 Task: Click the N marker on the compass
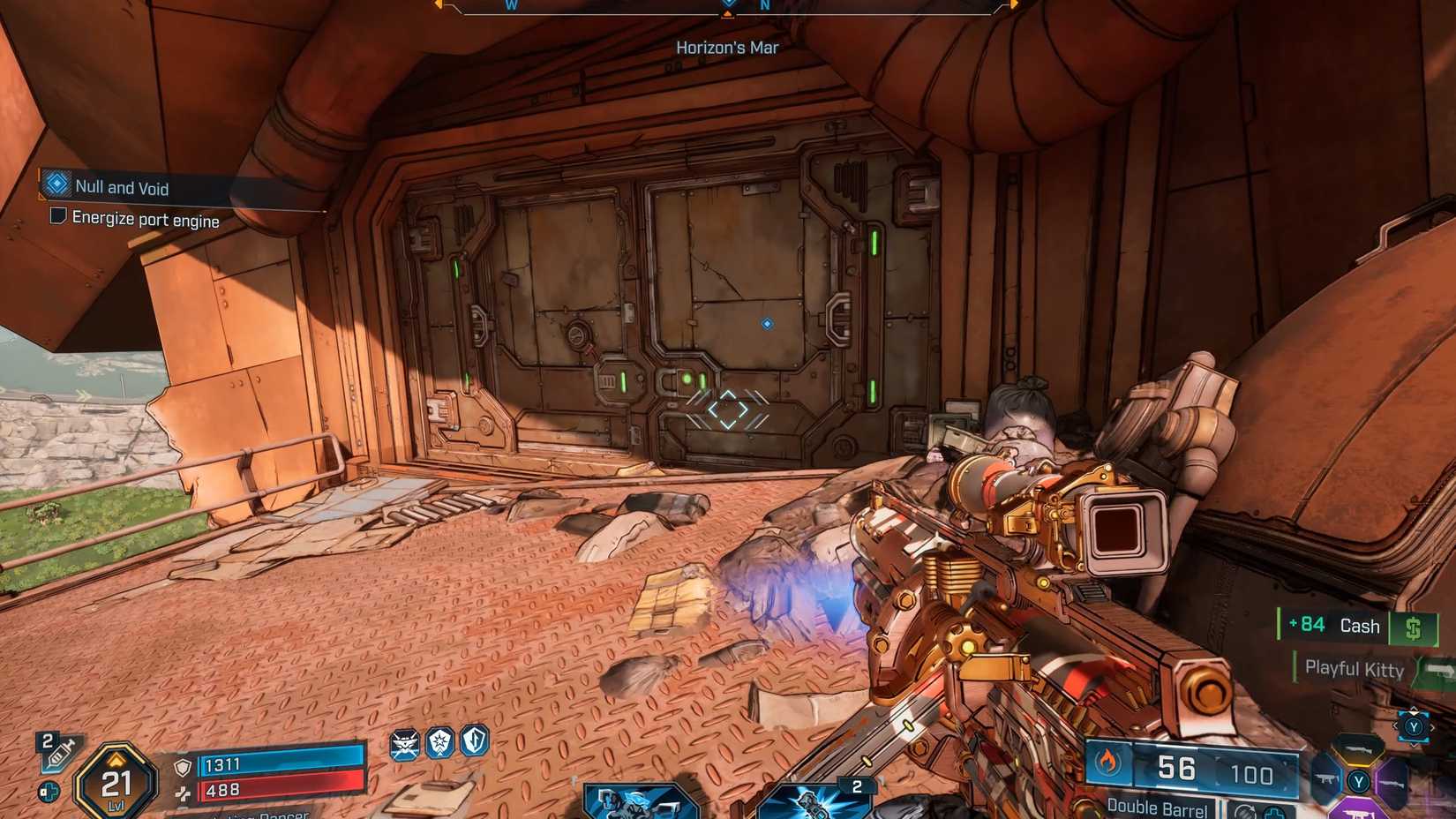pos(764,5)
